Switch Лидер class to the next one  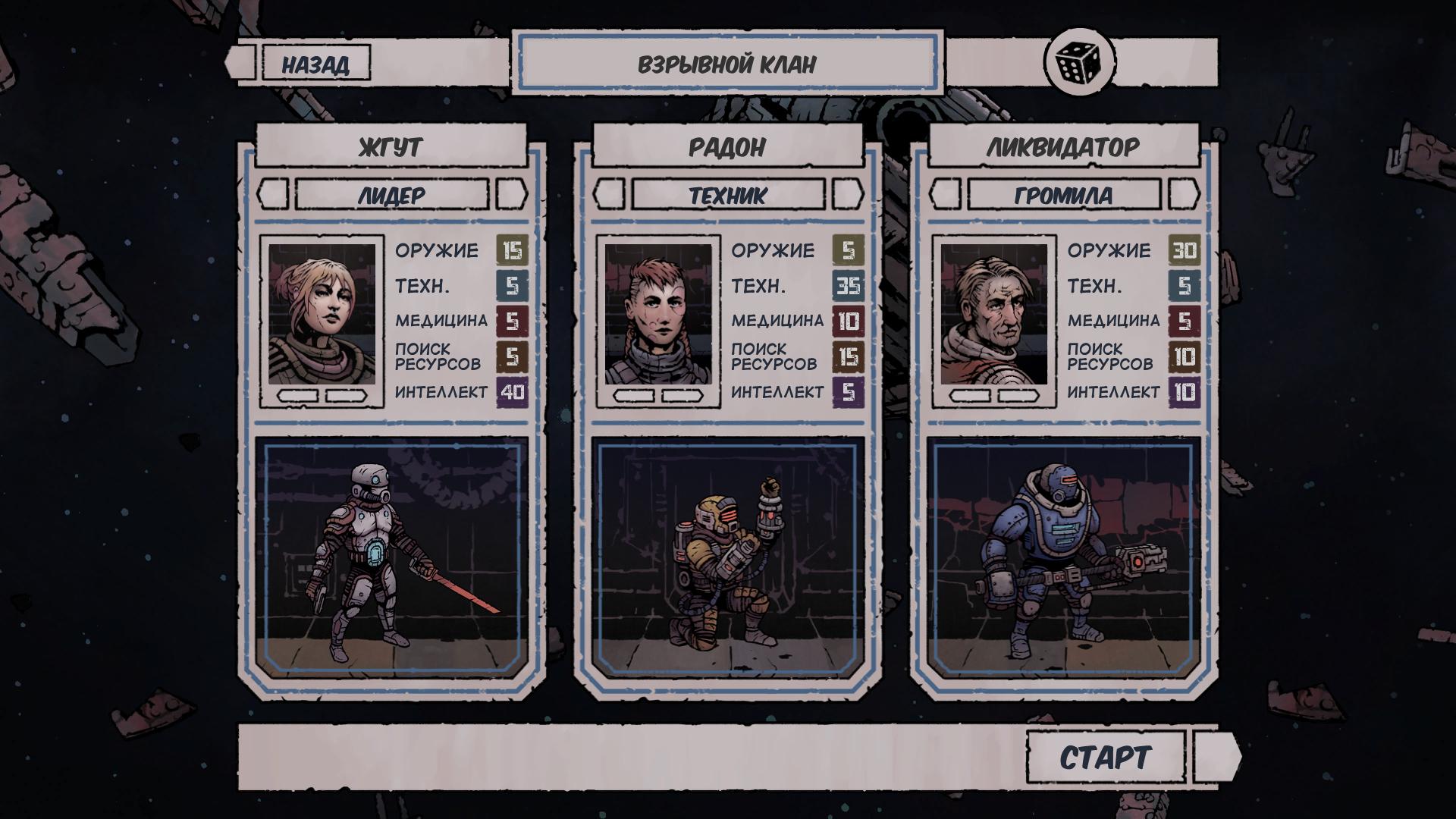pos(511,195)
